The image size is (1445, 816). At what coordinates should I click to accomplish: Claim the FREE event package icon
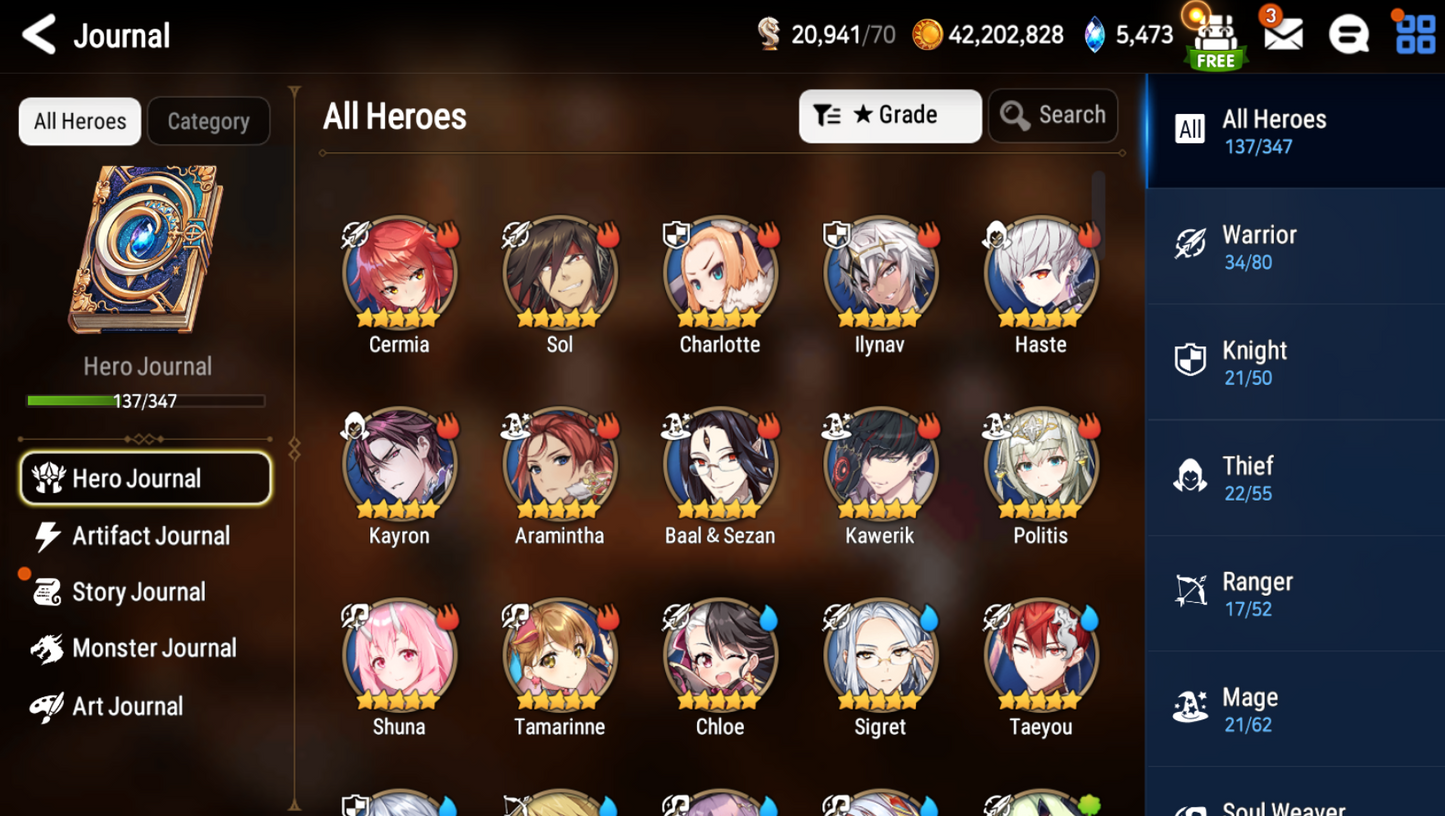point(1214,38)
